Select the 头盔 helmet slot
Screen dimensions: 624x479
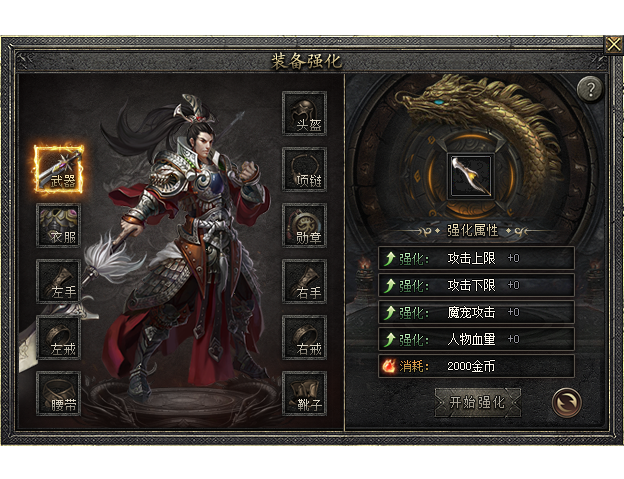(x=305, y=113)
